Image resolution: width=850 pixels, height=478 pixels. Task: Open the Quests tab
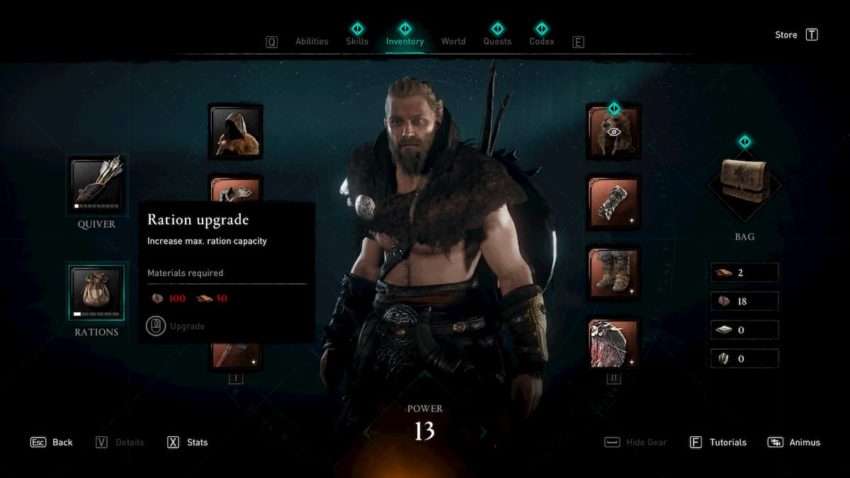(497, 42)
